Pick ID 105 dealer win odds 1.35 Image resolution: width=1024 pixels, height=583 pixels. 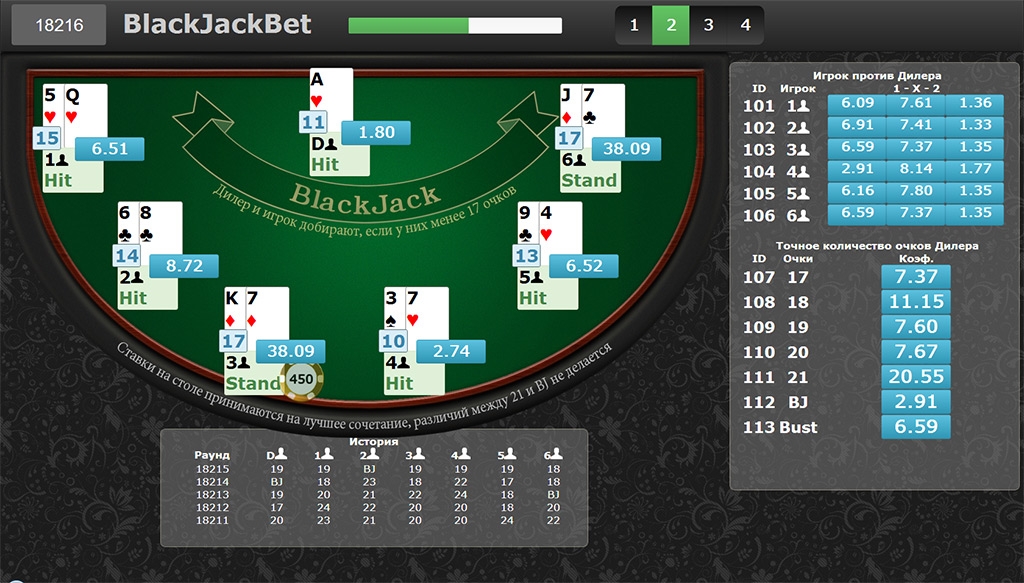(975, 192)
